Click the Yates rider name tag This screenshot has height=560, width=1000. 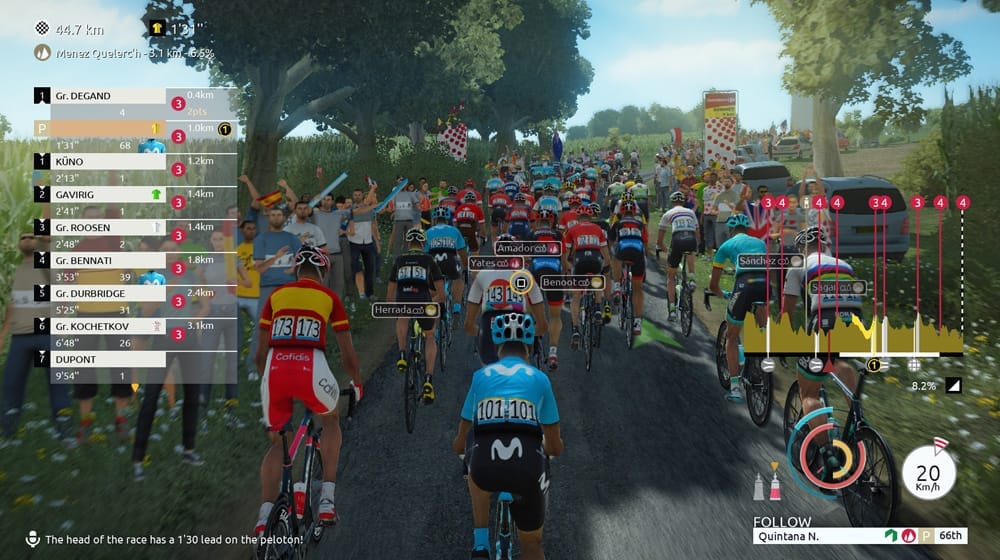pyautogui.click(x=496, y=263)
